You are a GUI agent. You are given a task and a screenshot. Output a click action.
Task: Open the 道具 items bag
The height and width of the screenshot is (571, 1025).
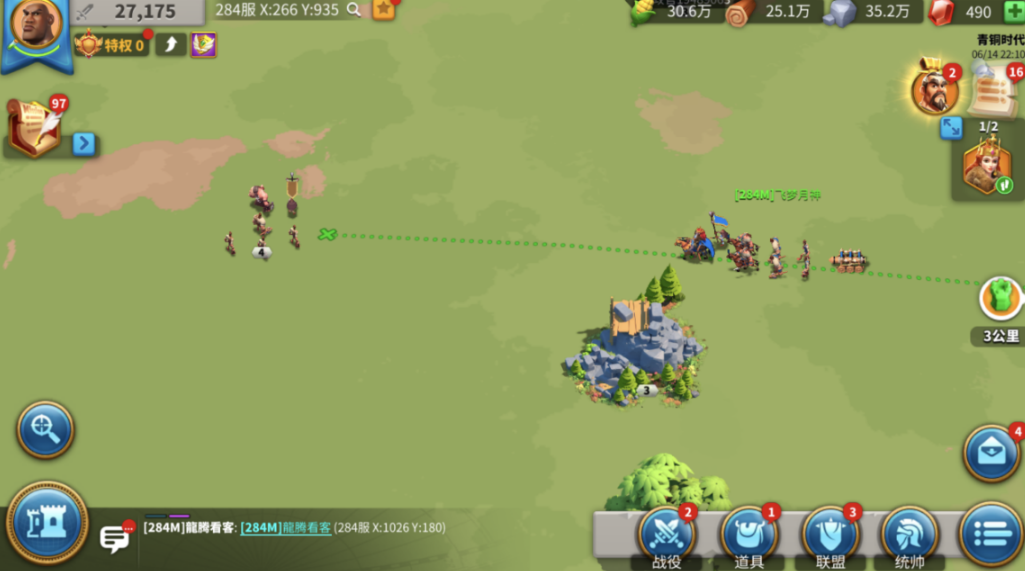tap(749, 535)
